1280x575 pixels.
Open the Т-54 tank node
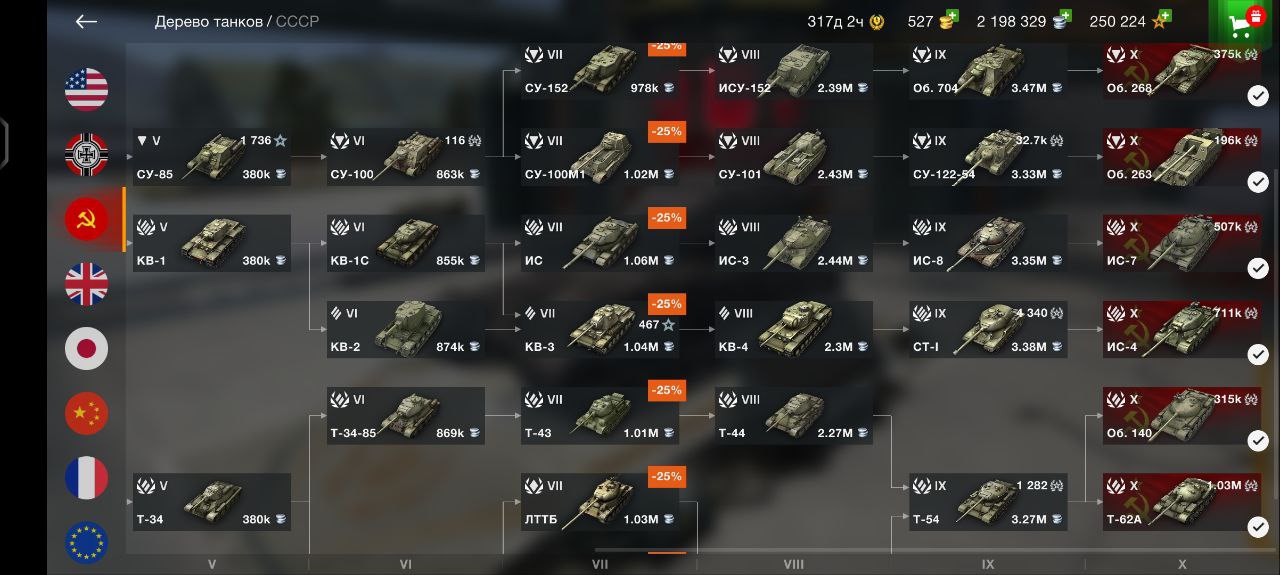(x=987, y=502)
